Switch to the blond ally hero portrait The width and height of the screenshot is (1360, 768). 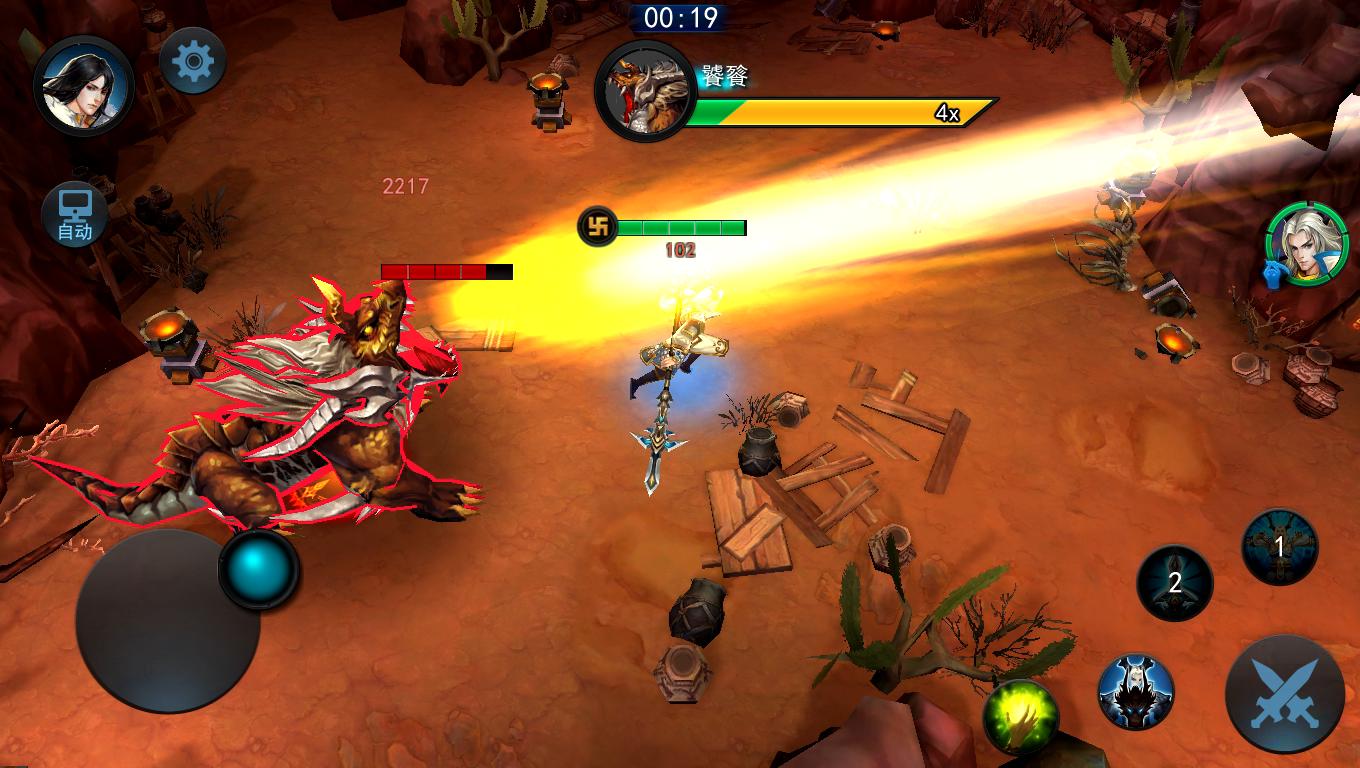pos(1307,244)
